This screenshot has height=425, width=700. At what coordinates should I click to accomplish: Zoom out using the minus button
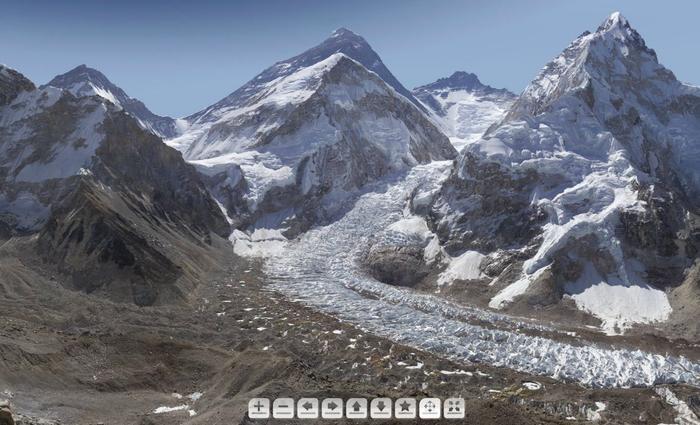click(283, 407)
